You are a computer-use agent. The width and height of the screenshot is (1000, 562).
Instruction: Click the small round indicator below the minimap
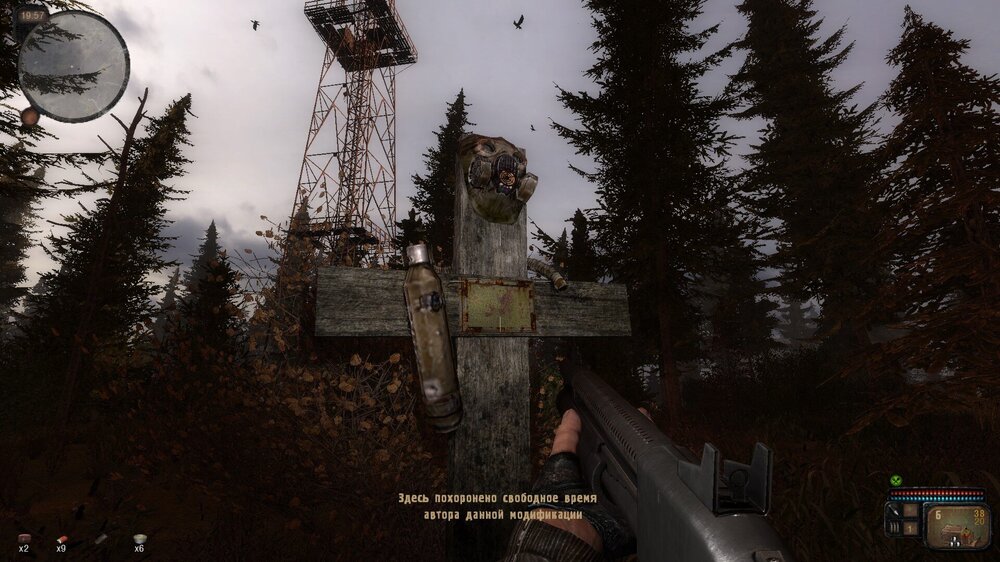tap(30, 116)
